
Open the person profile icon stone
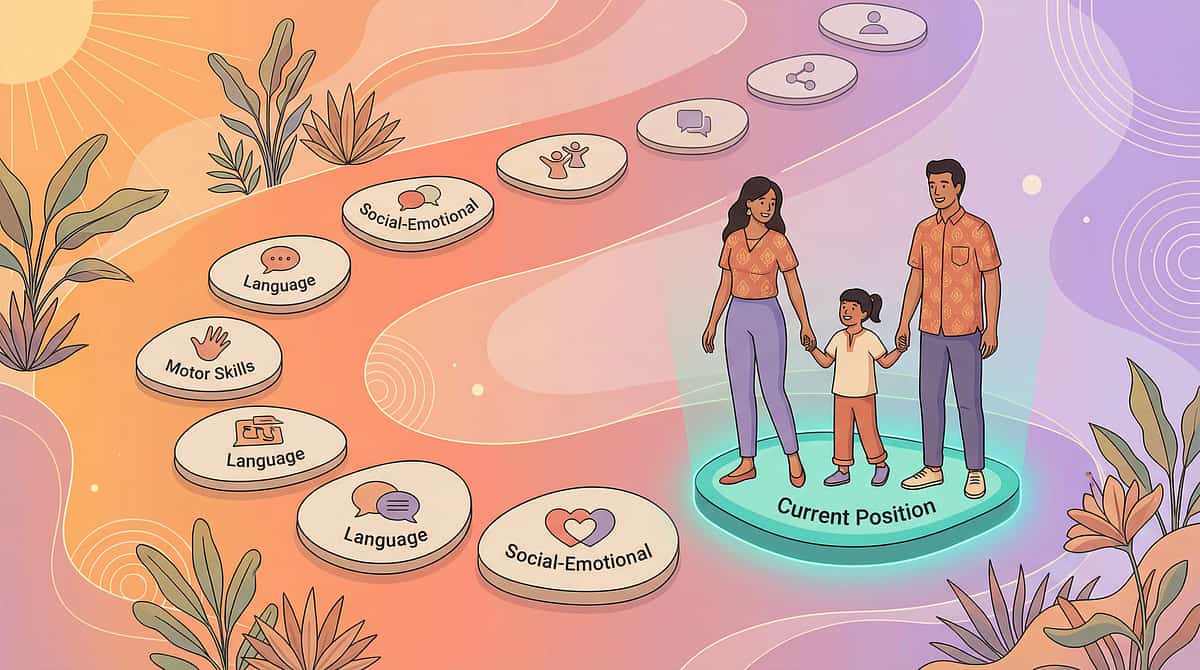click(x=872, y=23)
